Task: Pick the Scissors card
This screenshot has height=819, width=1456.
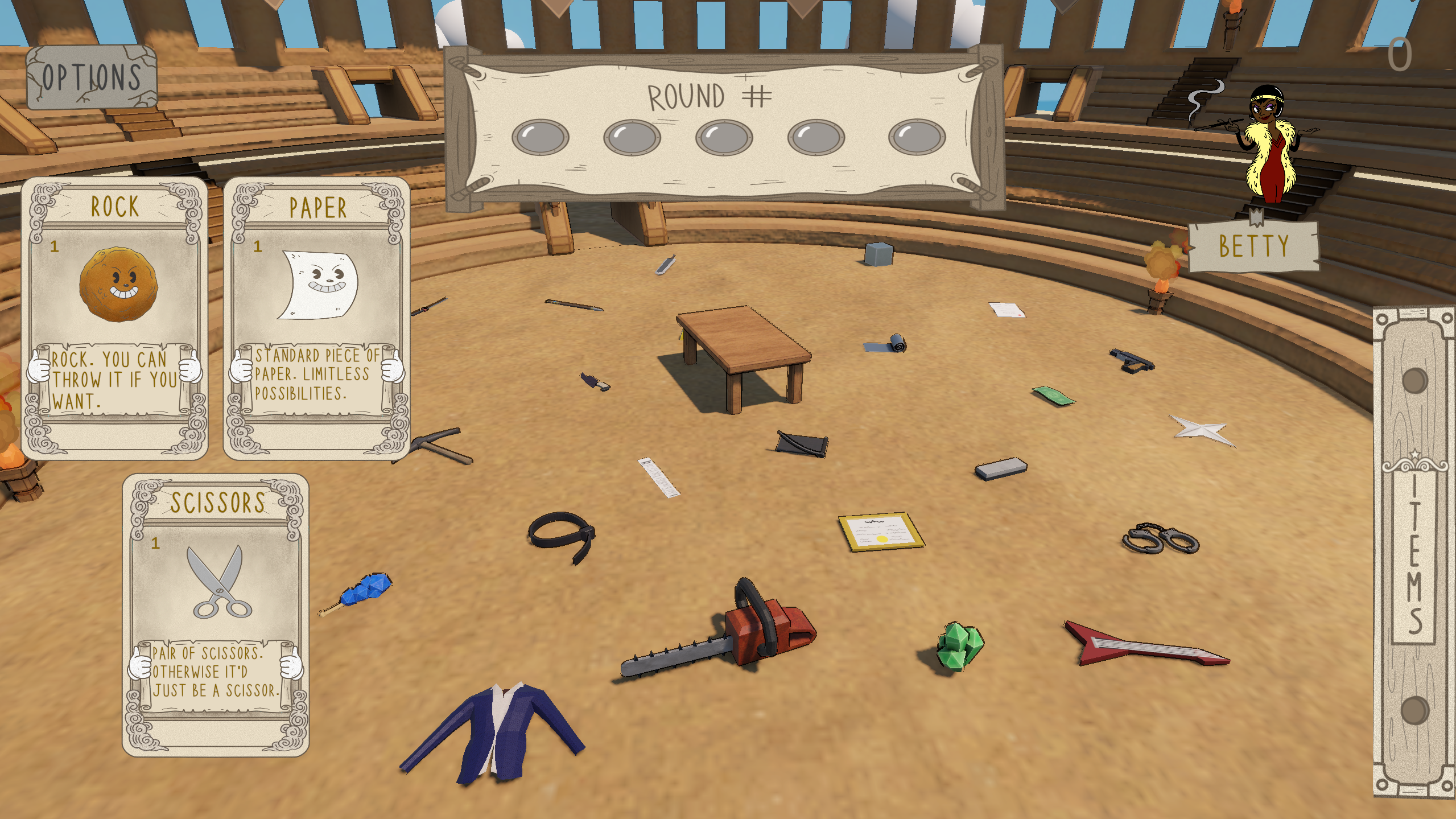Action: 216,615
